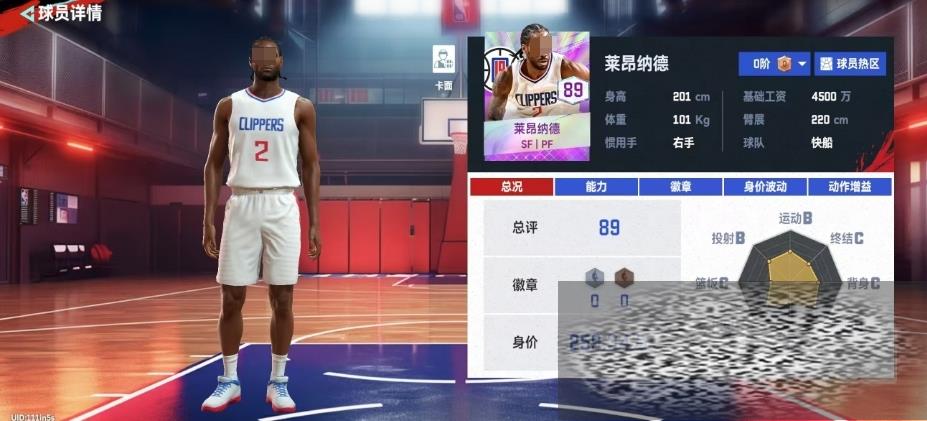927x421 pixels.
Task: Switch to the 总况 tab
Action: click(510, 187)
